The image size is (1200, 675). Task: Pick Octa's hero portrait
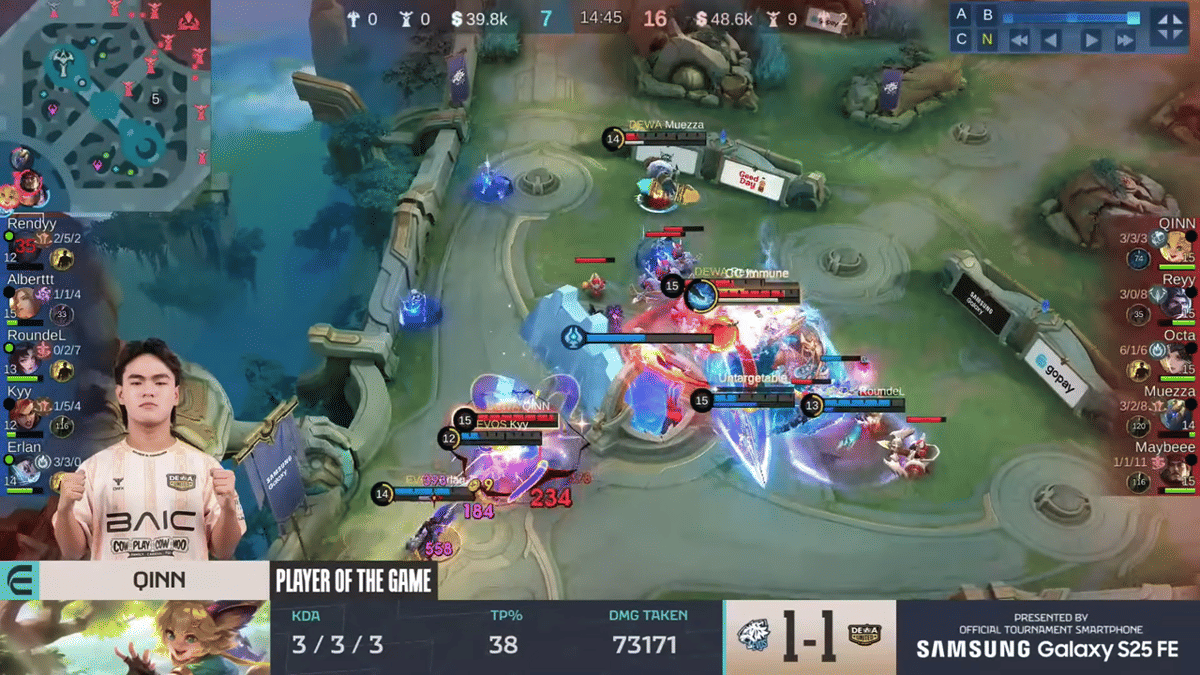pyautogui.click(x=1176, y=360)
